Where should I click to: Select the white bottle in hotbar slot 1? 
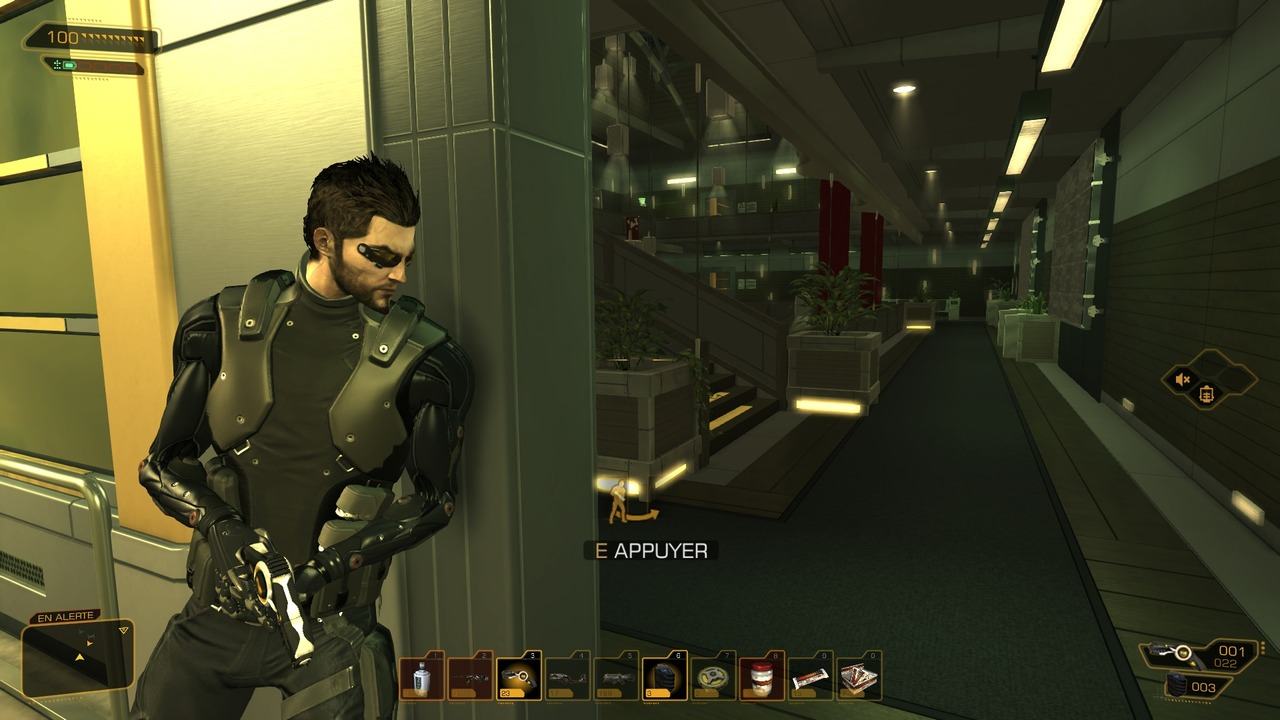(422, 678)
